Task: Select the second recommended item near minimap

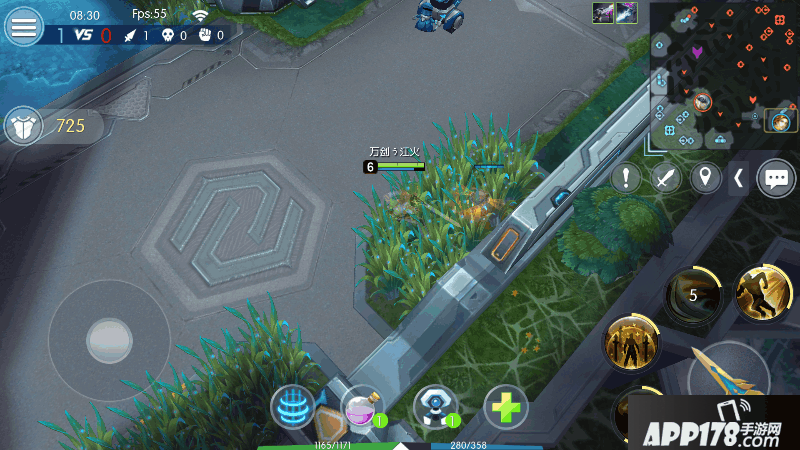Action: tap(626, 13)
